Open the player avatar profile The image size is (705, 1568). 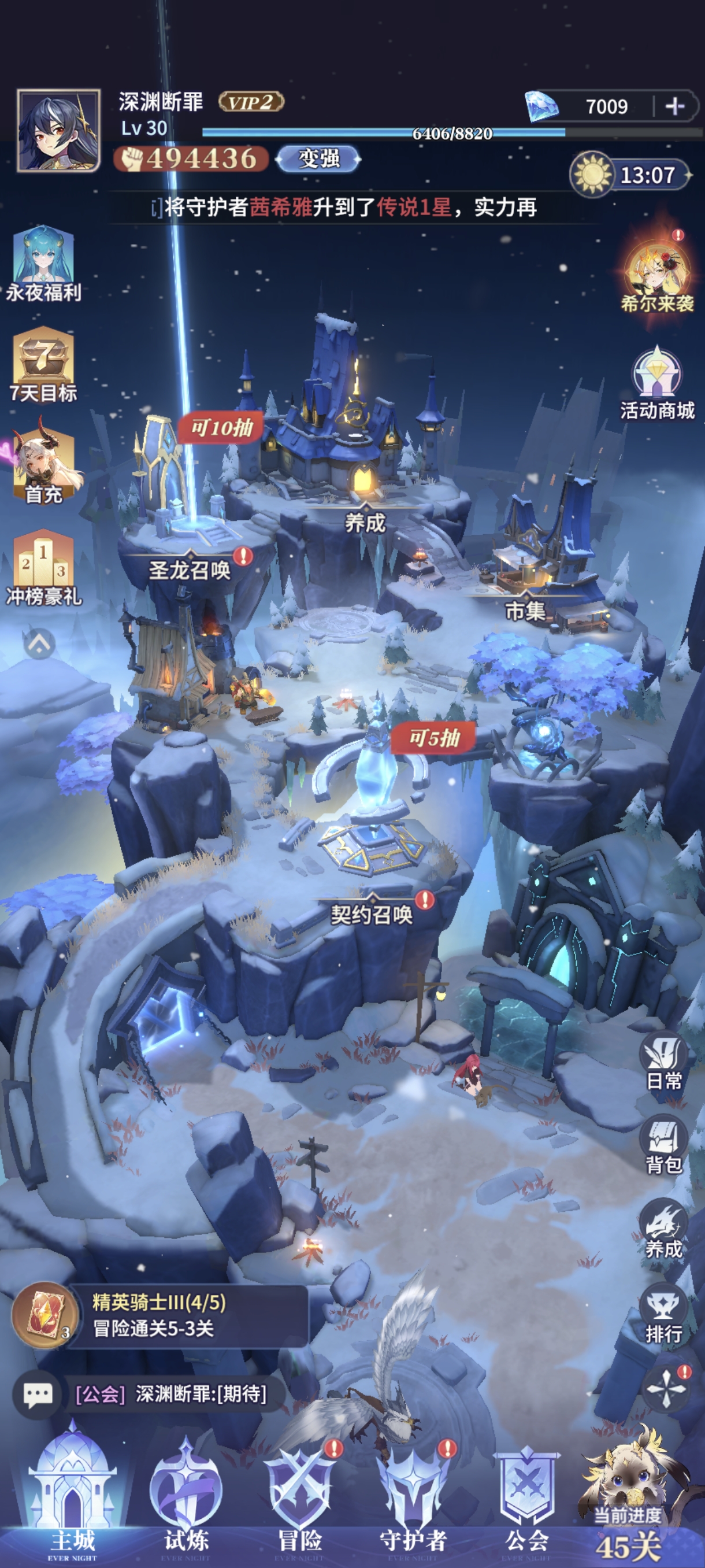pos(58,130)
